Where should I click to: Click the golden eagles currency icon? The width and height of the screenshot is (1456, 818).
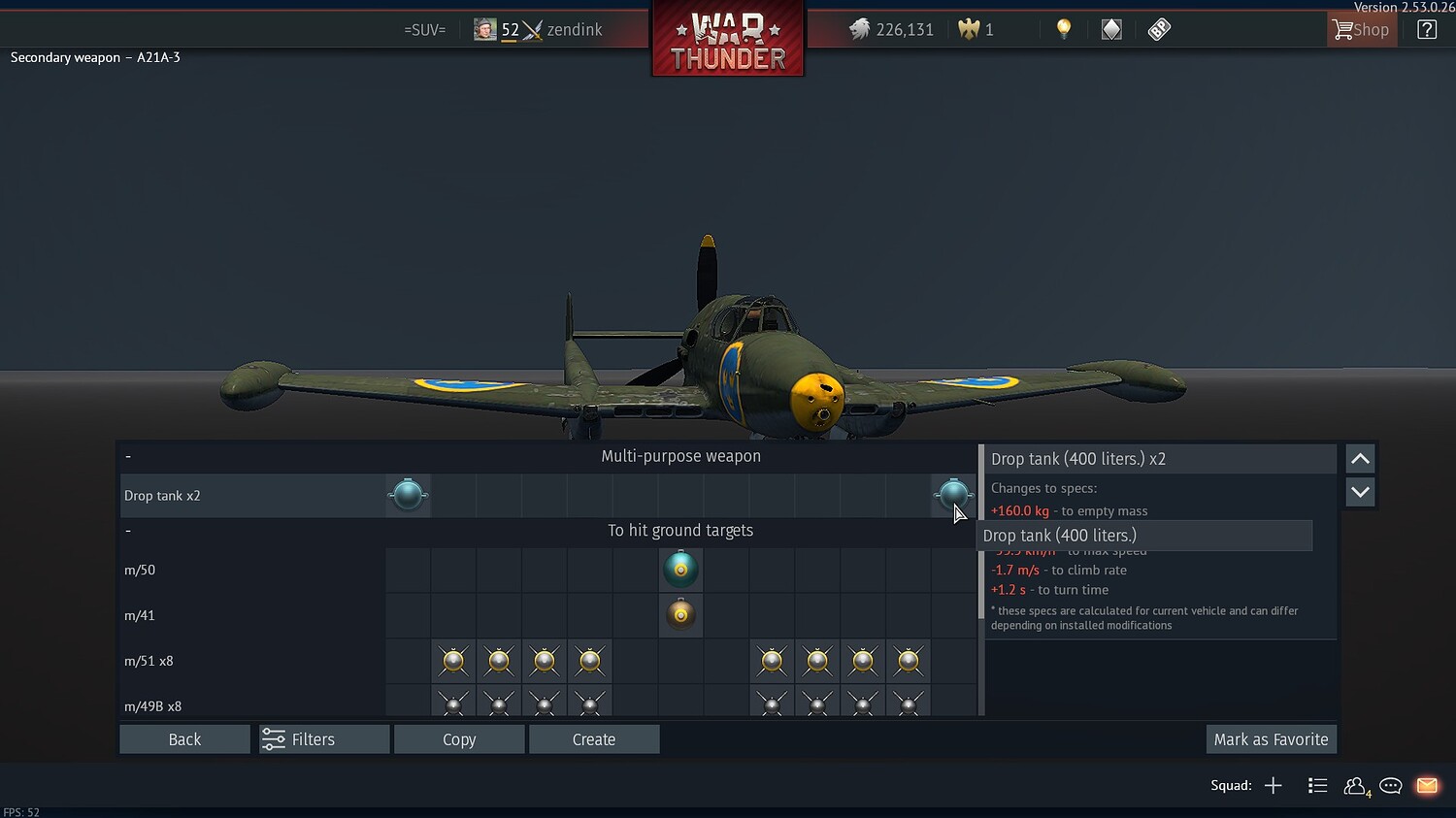click(x=972, y=29)
